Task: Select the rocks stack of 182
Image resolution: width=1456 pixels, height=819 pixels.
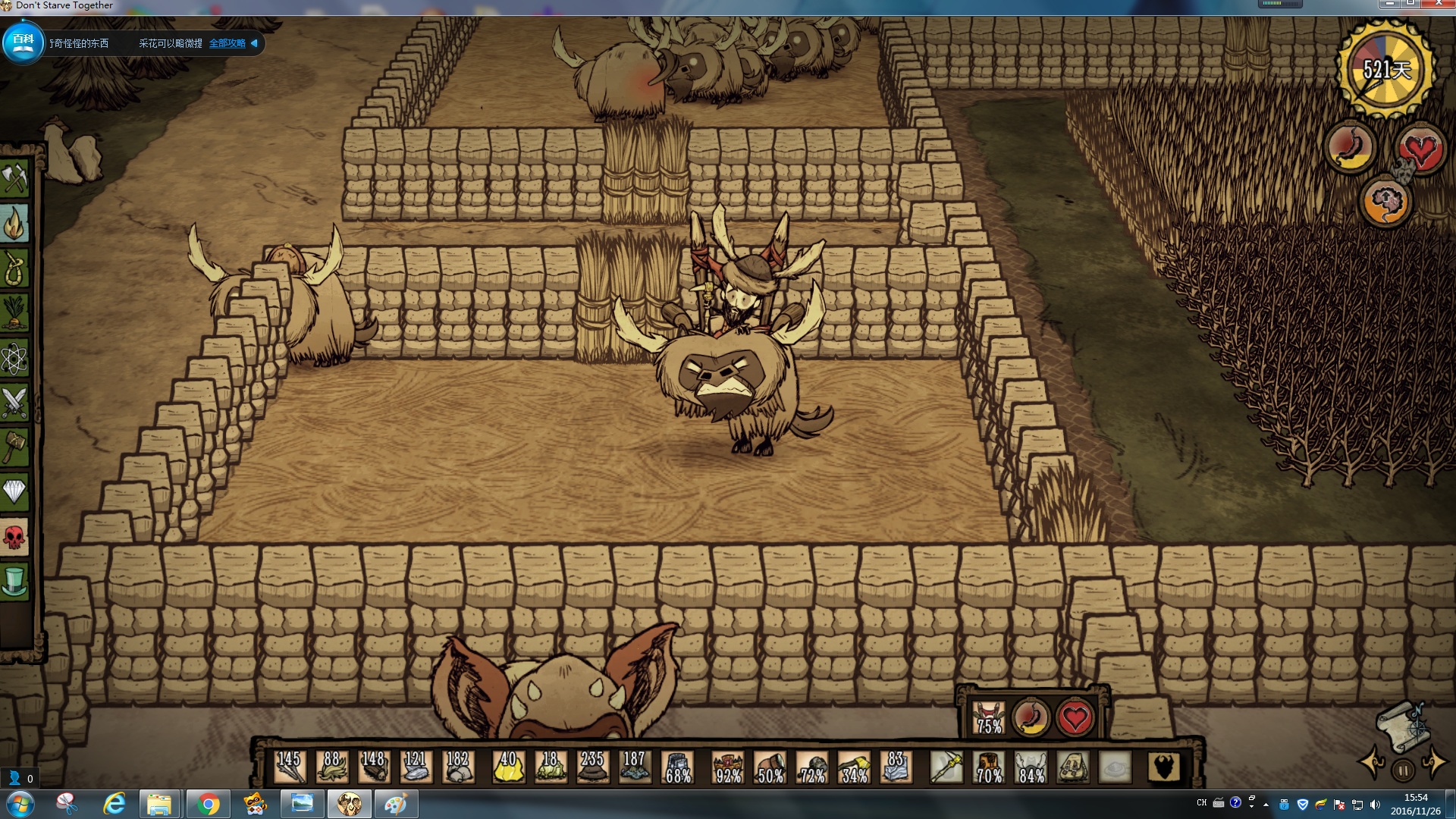Action: pyautogui.click(x=457, y=767)
